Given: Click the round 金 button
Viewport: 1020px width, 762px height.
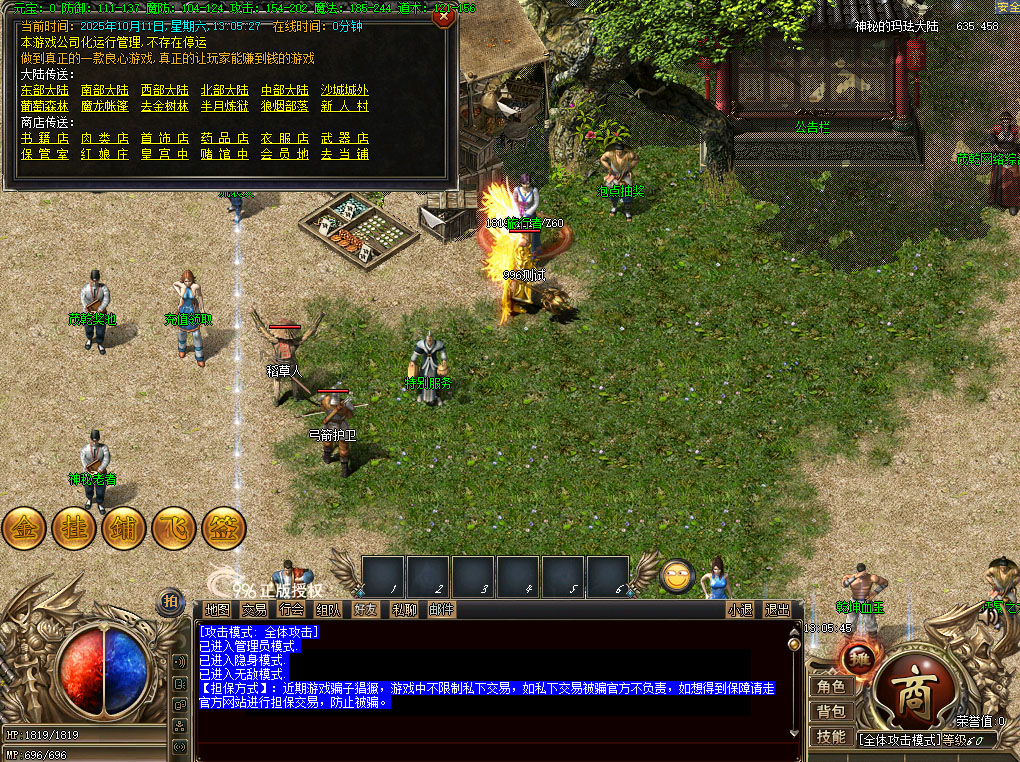Looking at the screenshot, I should [24, 528].
